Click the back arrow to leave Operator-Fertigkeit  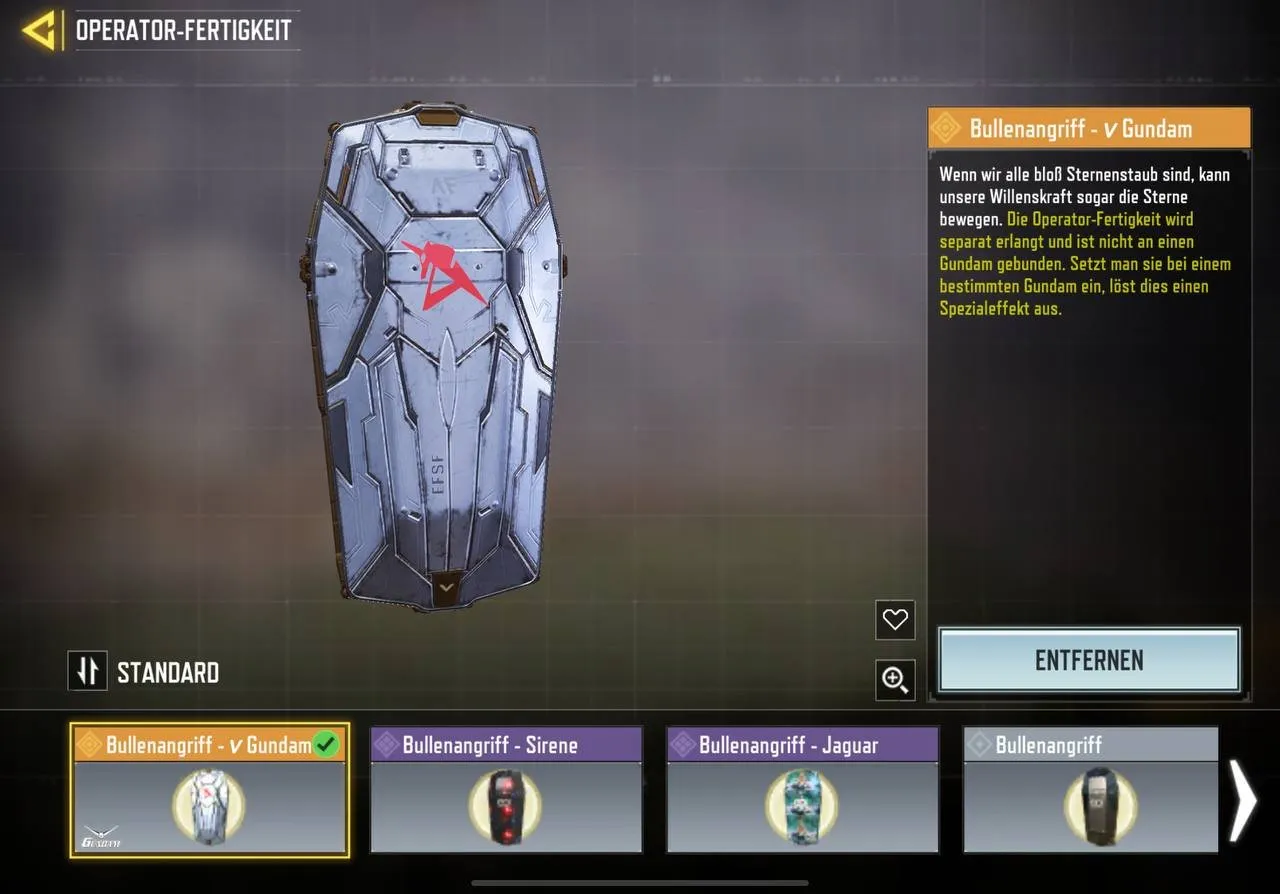click(40, 30)
